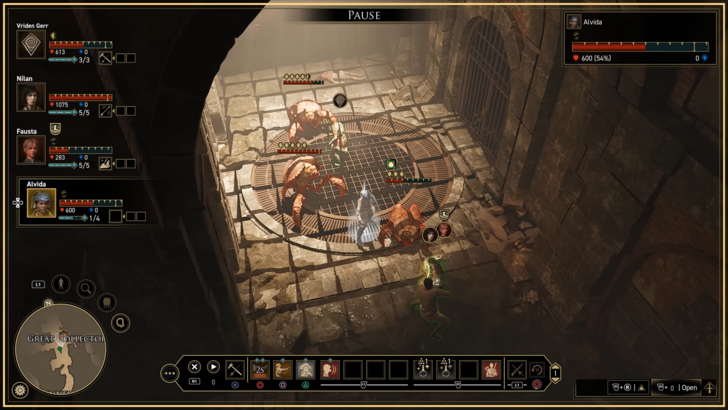Activate the ability slot marked 2S
The image size is (728, 410).
coord(260,370)
